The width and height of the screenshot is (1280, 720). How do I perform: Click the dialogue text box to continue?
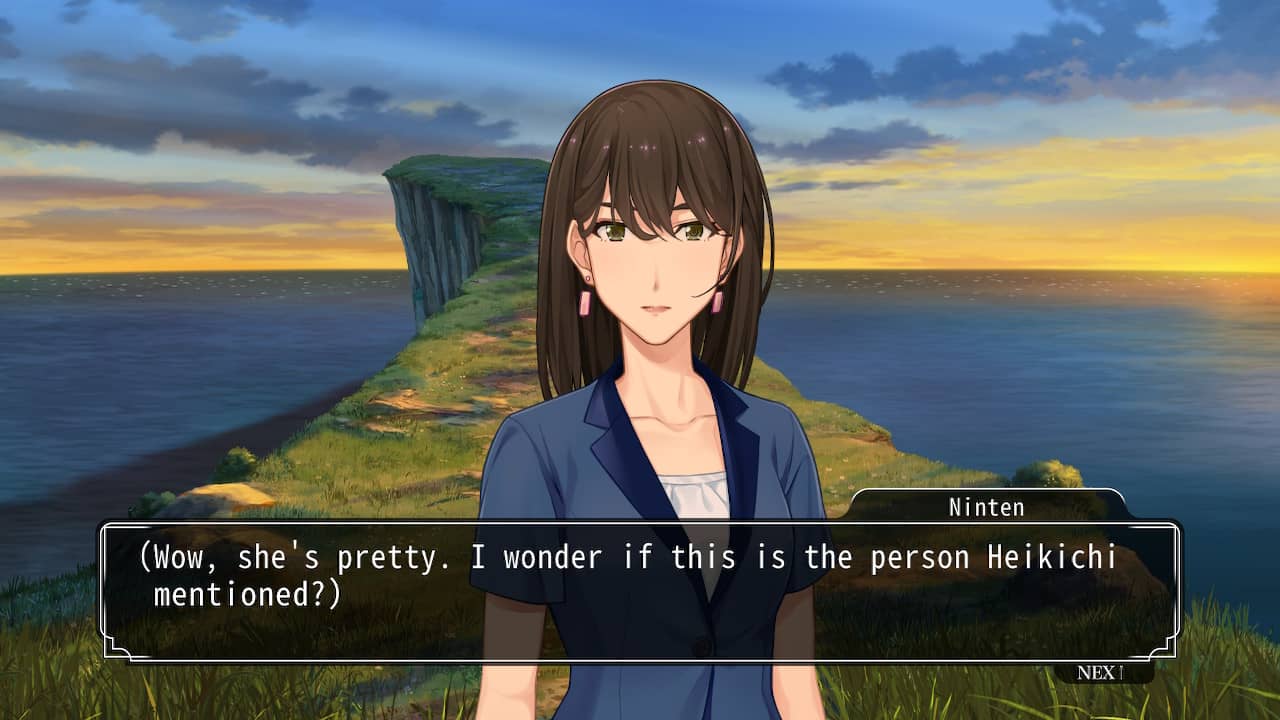click(x=640, y=590)
